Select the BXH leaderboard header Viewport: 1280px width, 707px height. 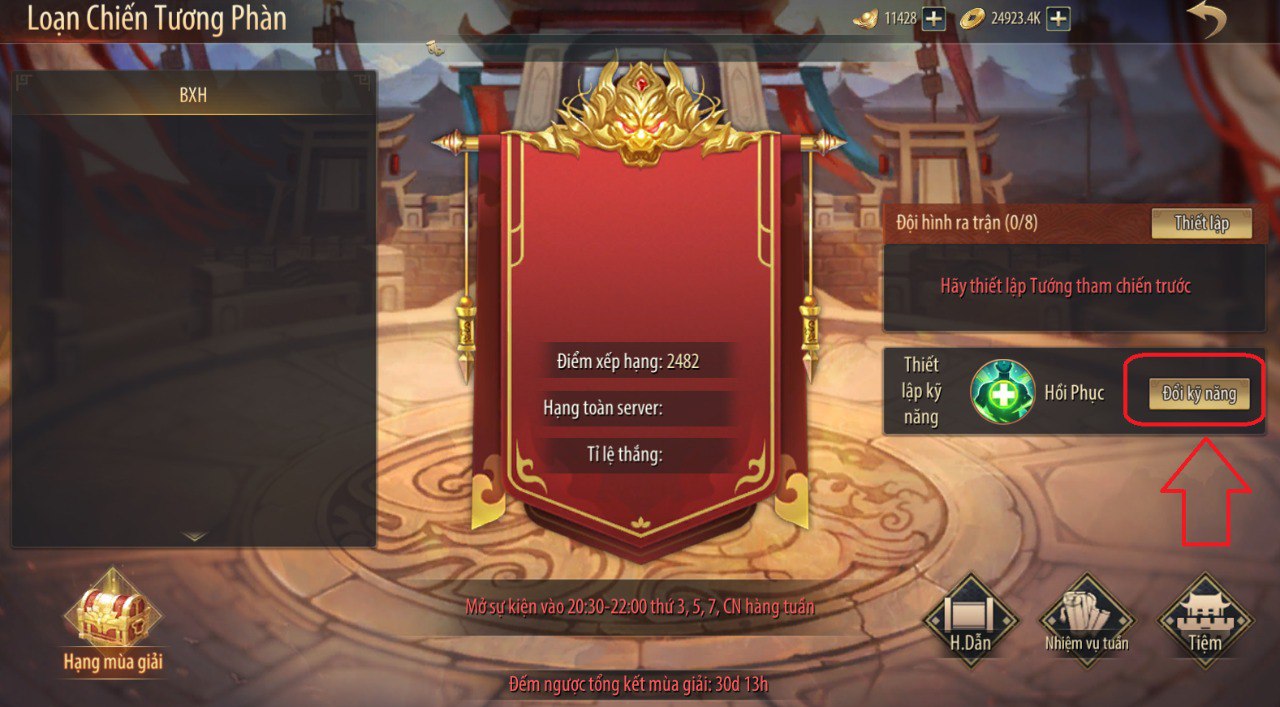(193, 97)
